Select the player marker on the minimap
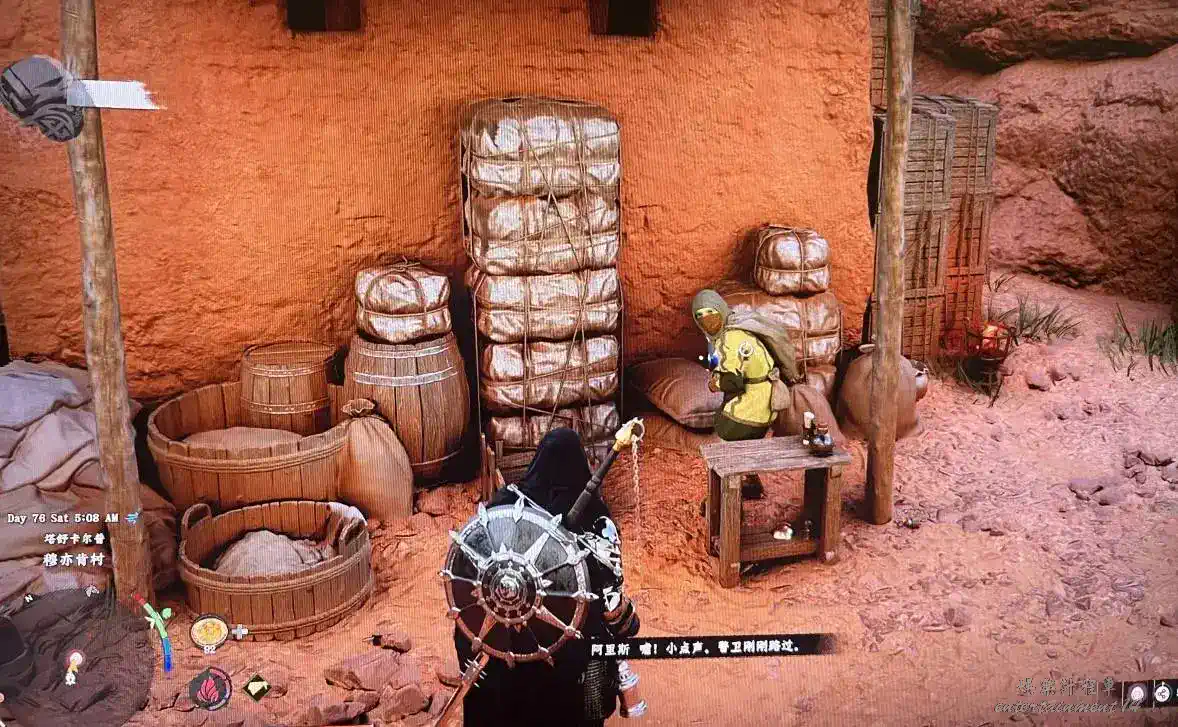 74,660
